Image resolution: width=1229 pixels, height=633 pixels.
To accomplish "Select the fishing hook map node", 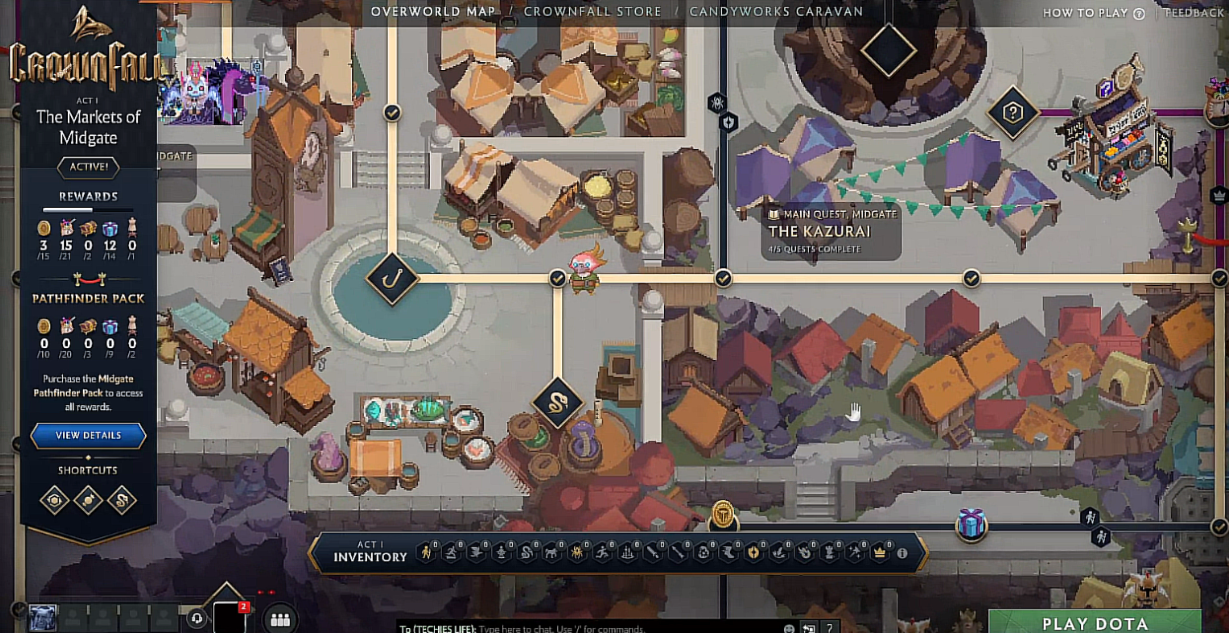I will click(391, 278).
